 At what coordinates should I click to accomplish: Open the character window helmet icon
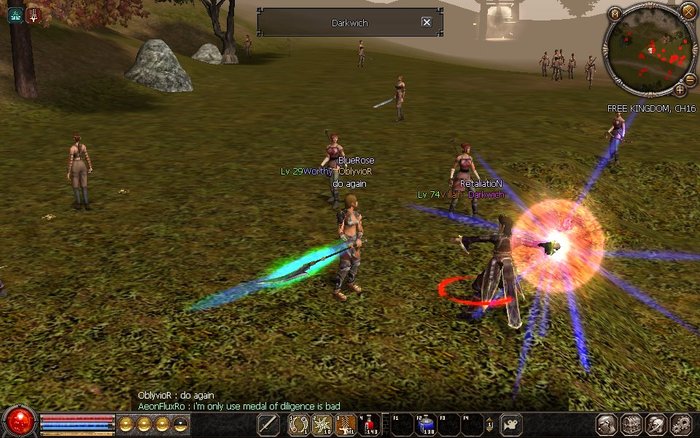pos(607,424)
